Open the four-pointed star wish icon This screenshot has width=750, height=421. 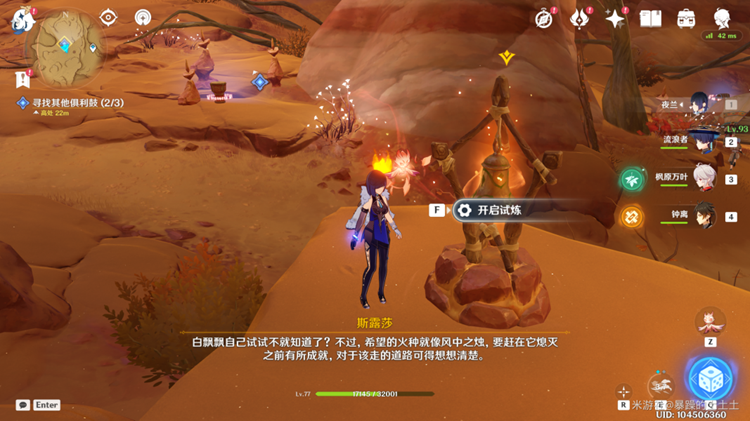(615, 19)
